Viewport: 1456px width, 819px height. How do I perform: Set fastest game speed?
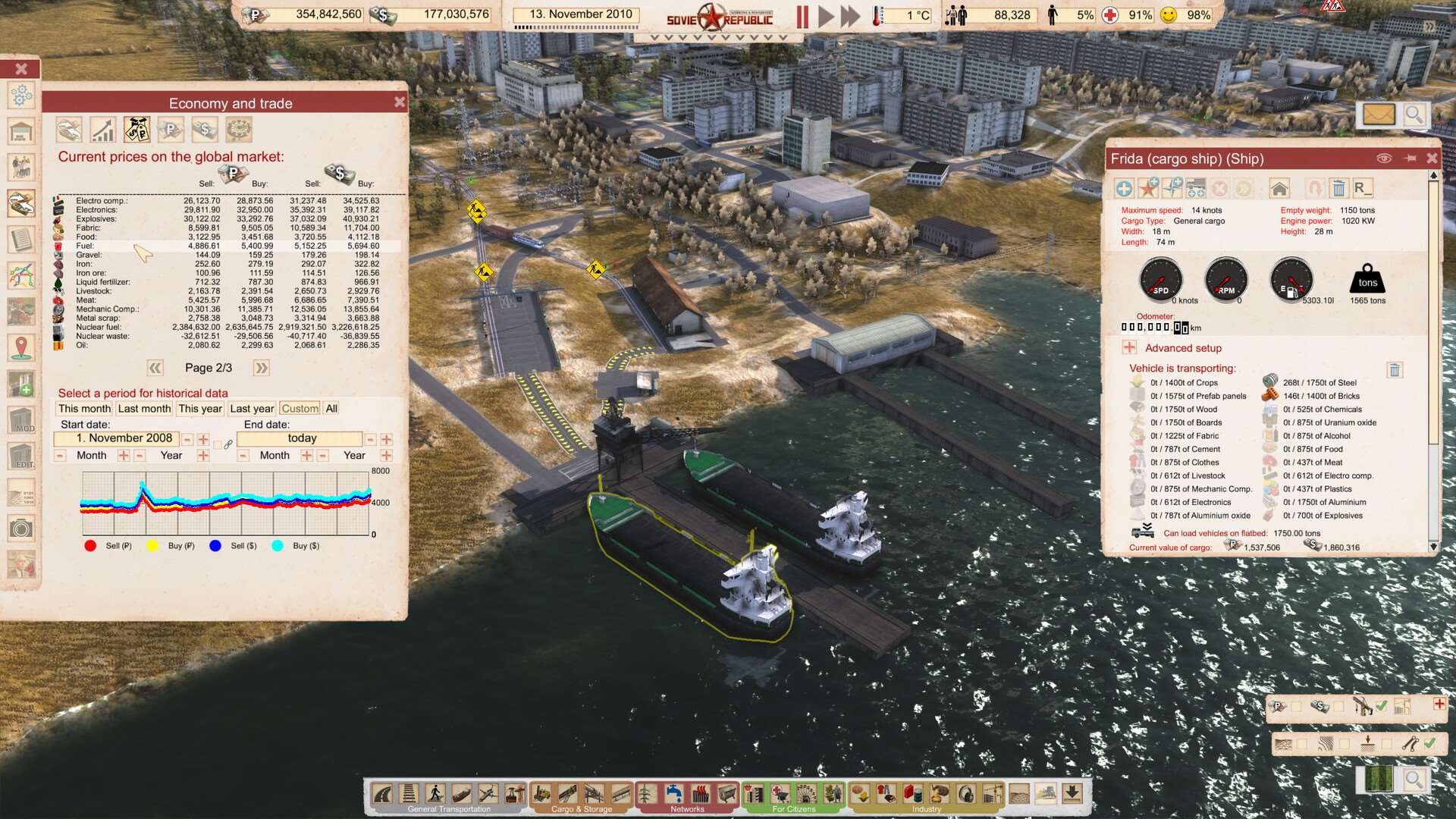tap(851, 16)
